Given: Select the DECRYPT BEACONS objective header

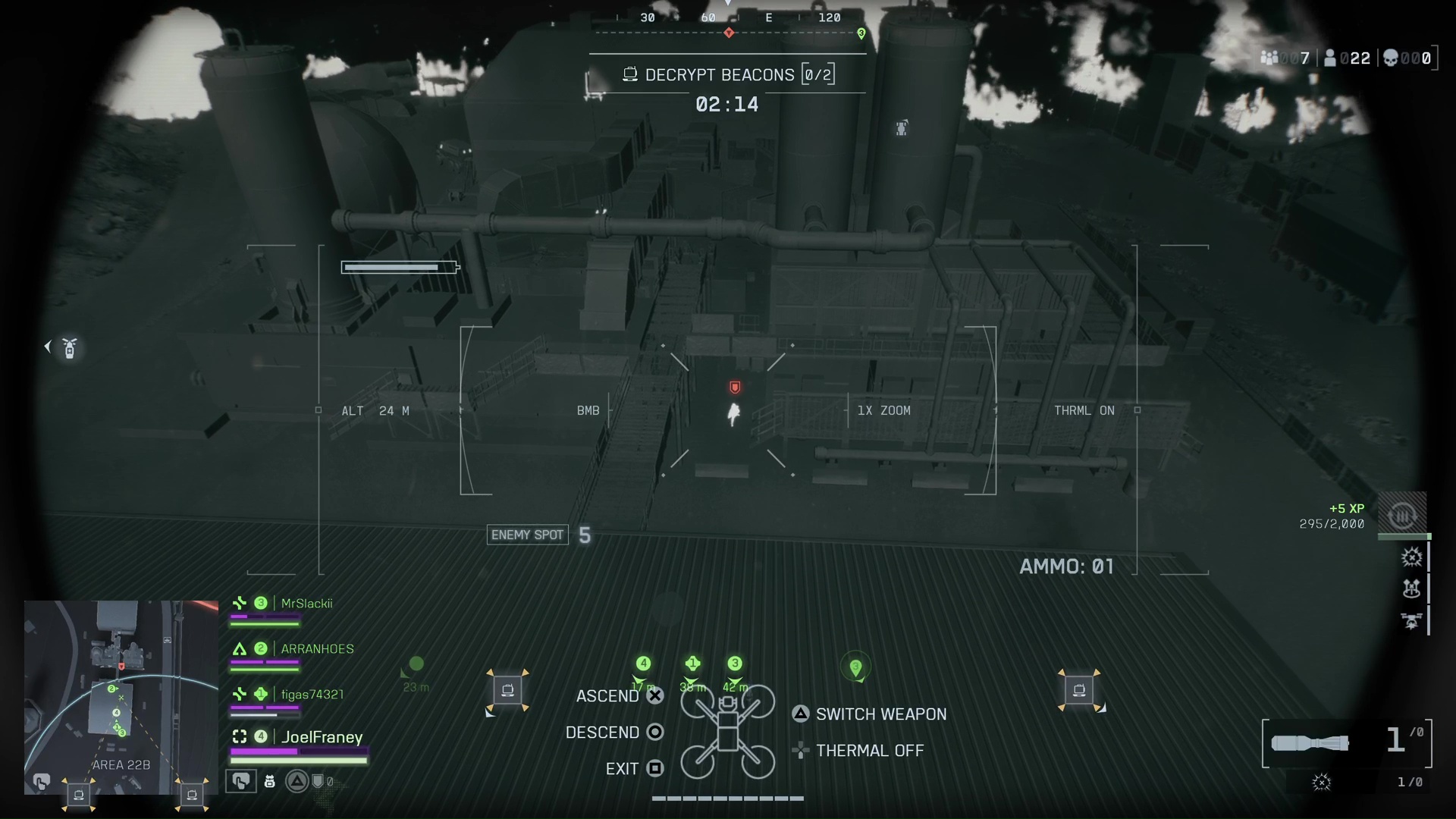Looking at the screenshot, I should pos(717,74).
